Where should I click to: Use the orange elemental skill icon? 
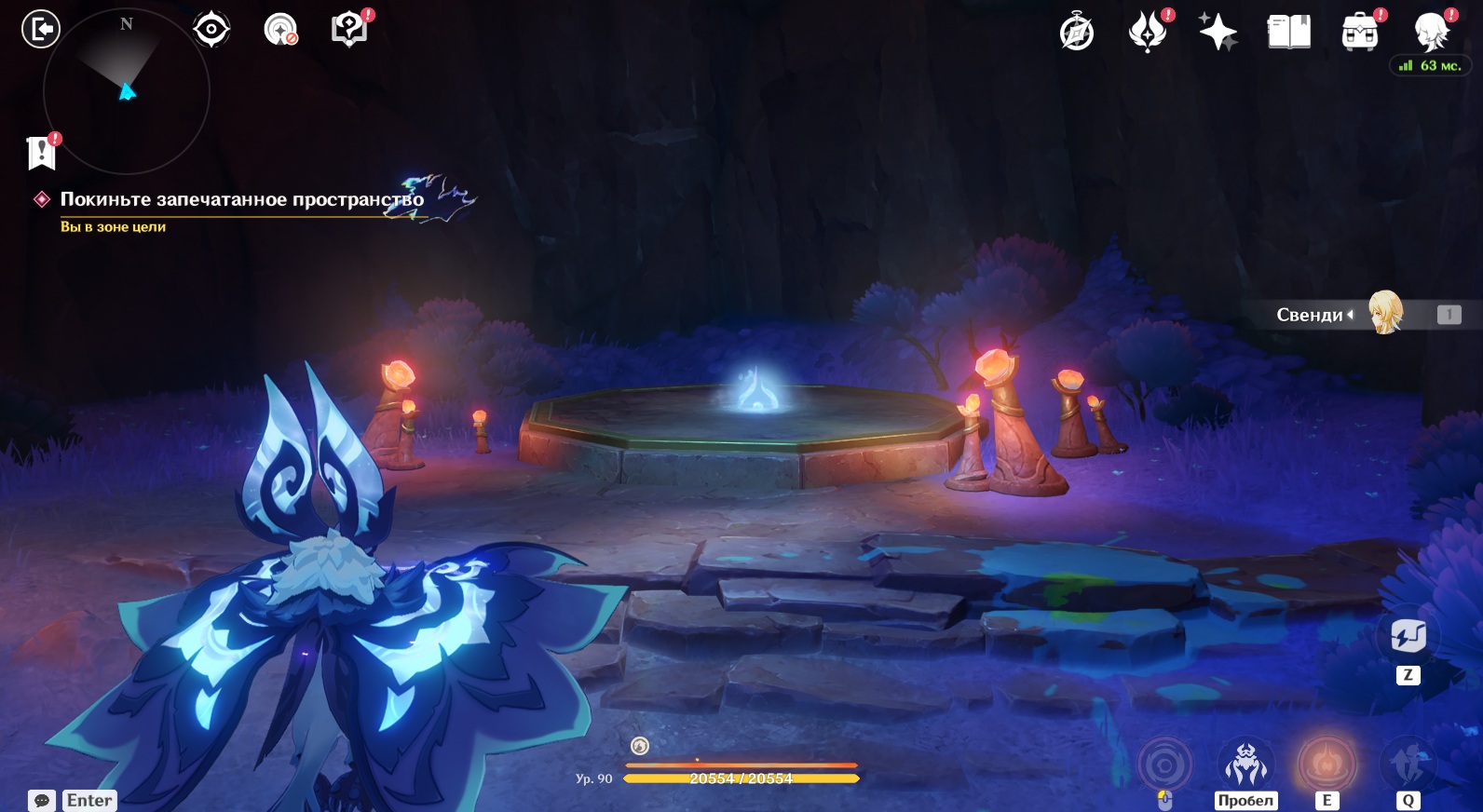point(1327,765)
